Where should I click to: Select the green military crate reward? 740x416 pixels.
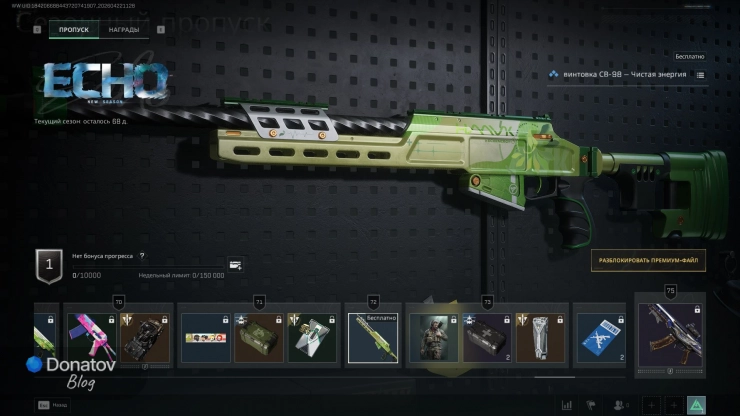coord(257,338)
